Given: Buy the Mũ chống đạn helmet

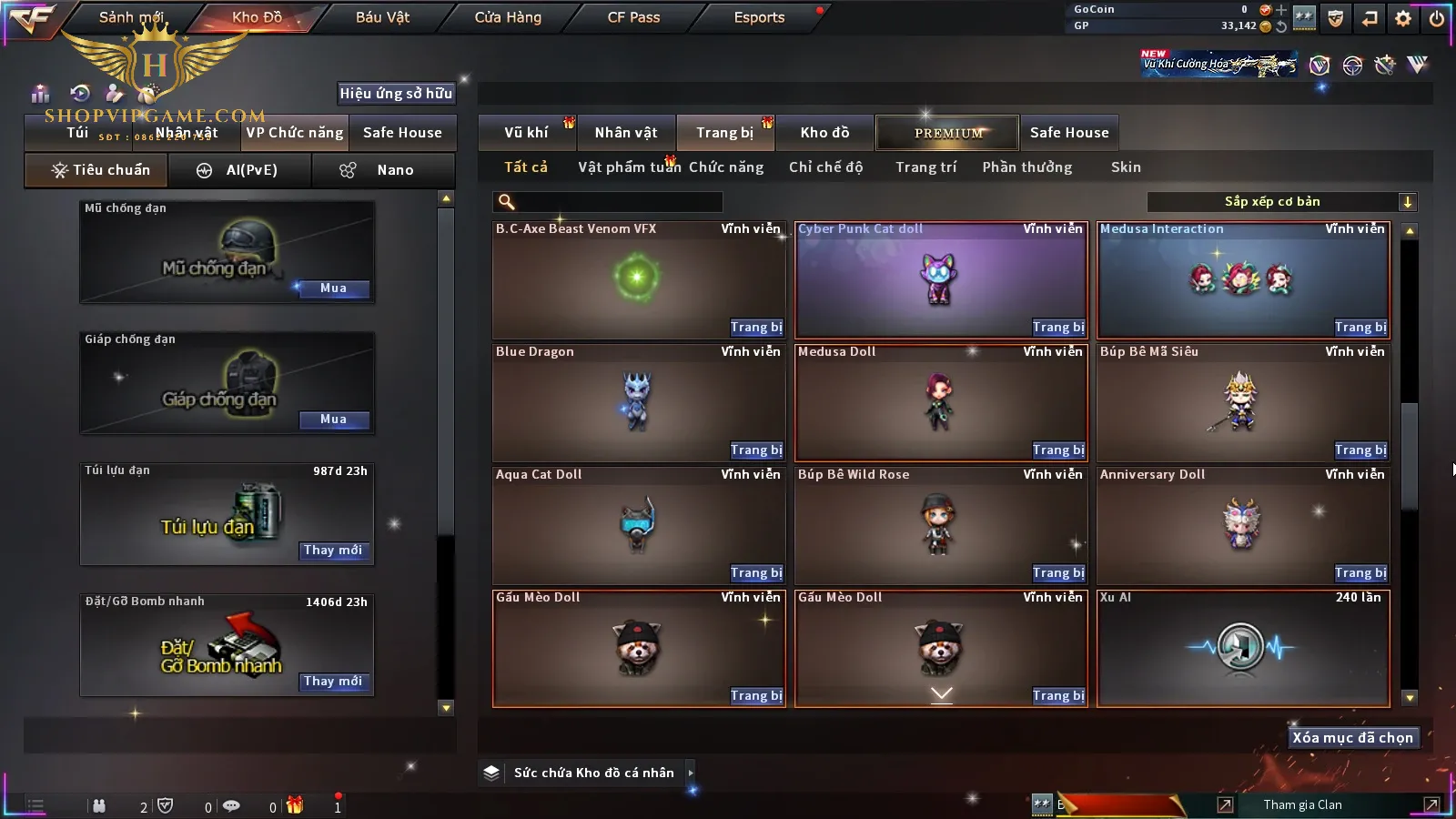Looking at the screenshot, I should pos(333,288).
